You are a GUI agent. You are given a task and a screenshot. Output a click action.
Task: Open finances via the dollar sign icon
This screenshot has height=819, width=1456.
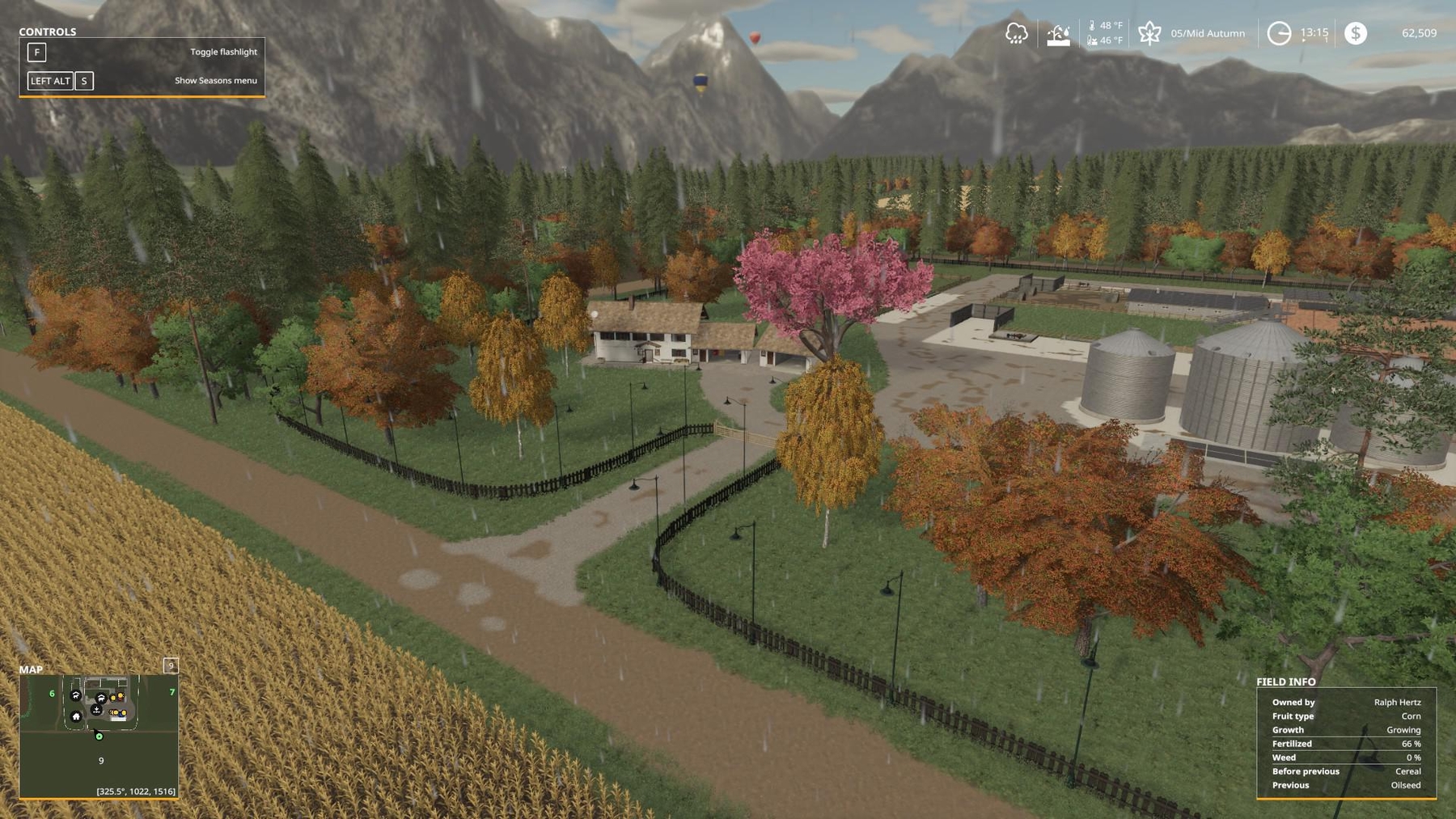point(1356,33)
